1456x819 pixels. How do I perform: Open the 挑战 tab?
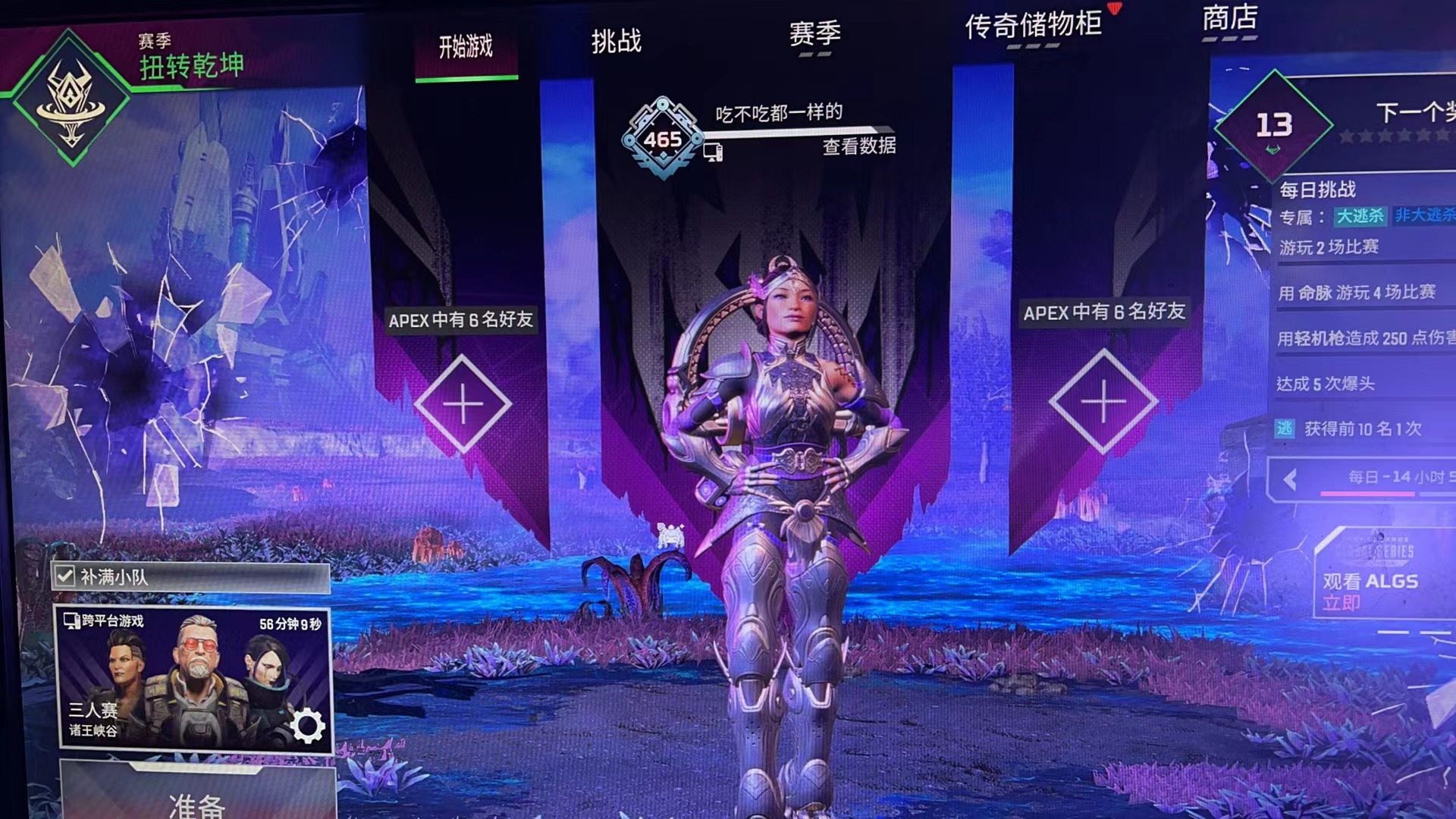(616, 41)
